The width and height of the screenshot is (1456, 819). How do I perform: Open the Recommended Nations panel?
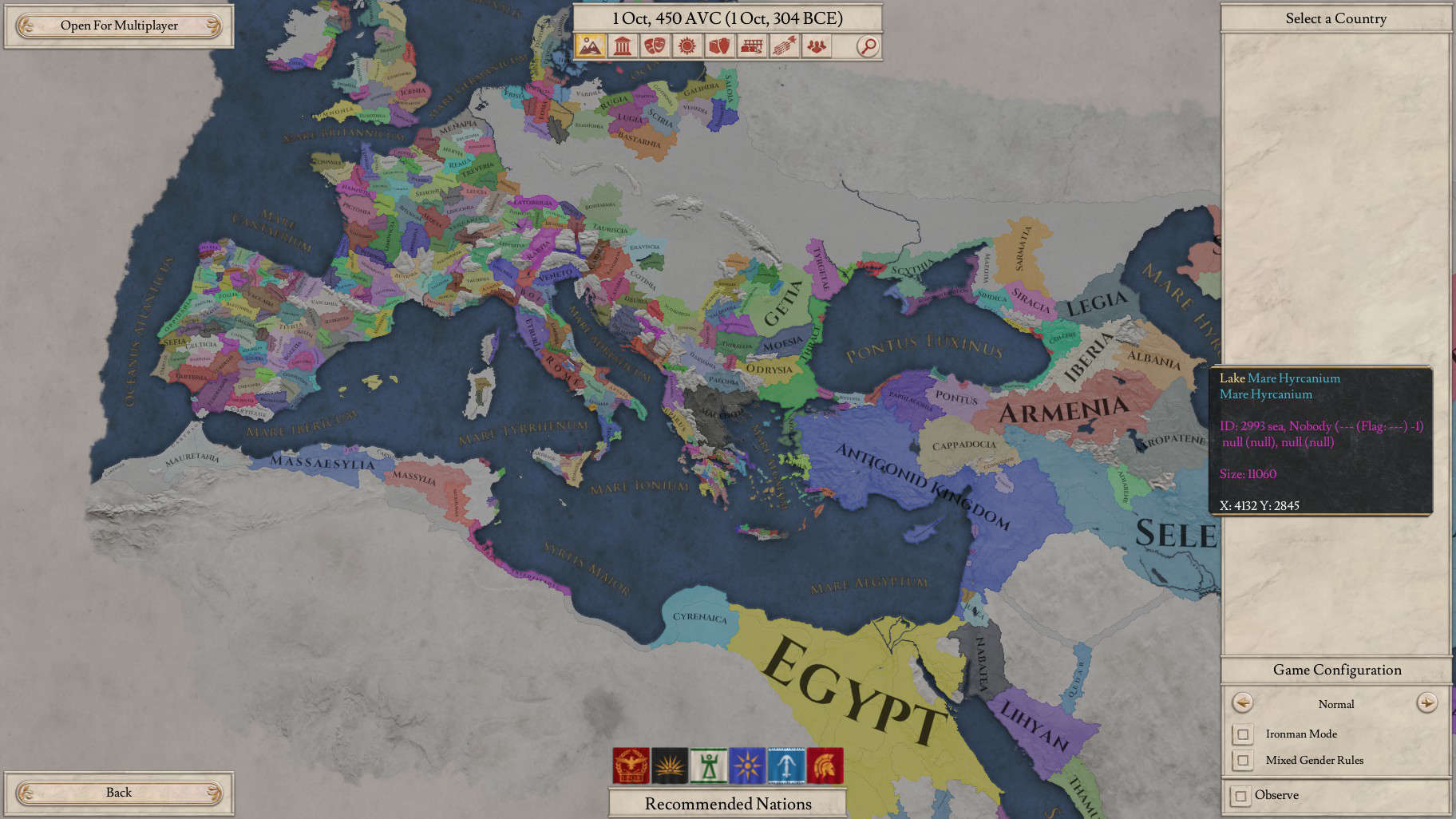727,804
